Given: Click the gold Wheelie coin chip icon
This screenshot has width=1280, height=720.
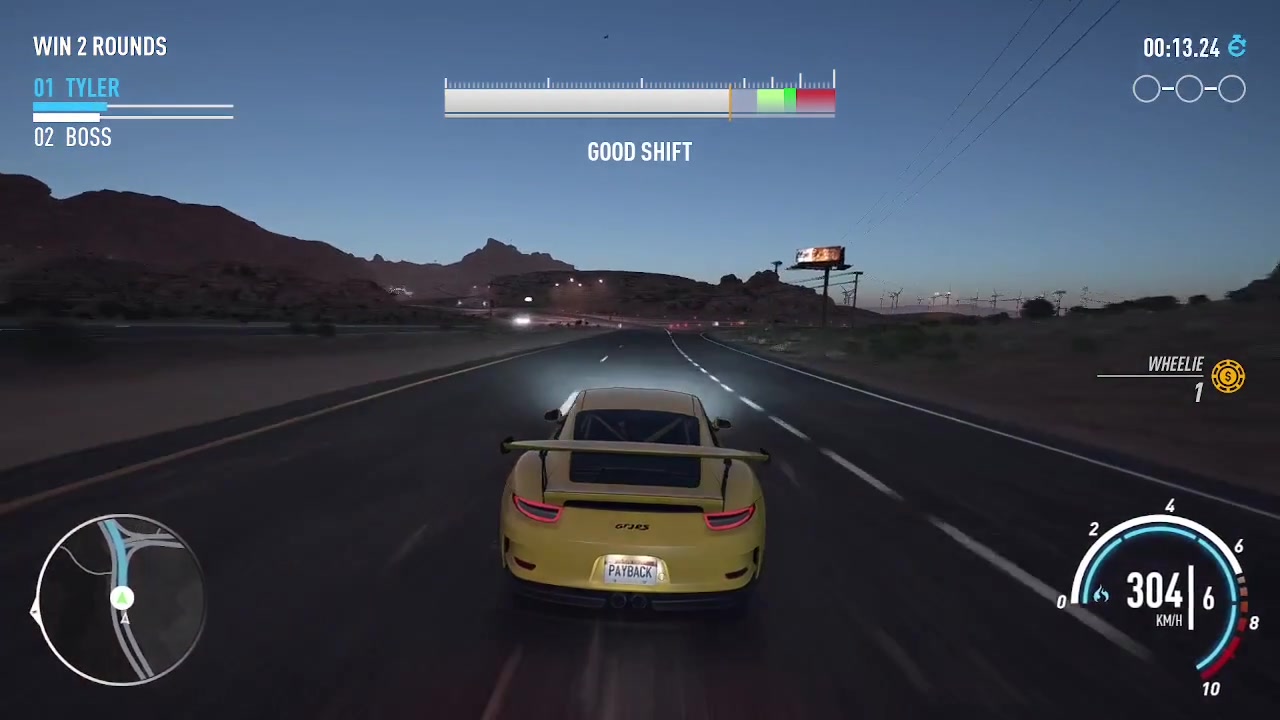Looking at the screenshot, I should point(1227,377).
